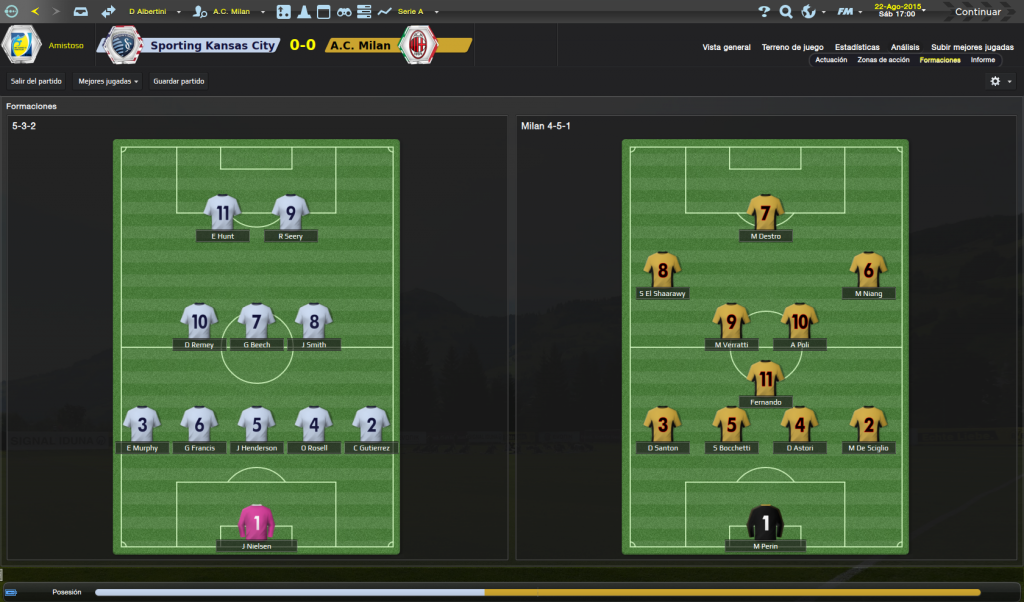The image size is (1024, 602).
Task: Select M Destro's number 7 shirt
Action: click(x=765, y=213)
